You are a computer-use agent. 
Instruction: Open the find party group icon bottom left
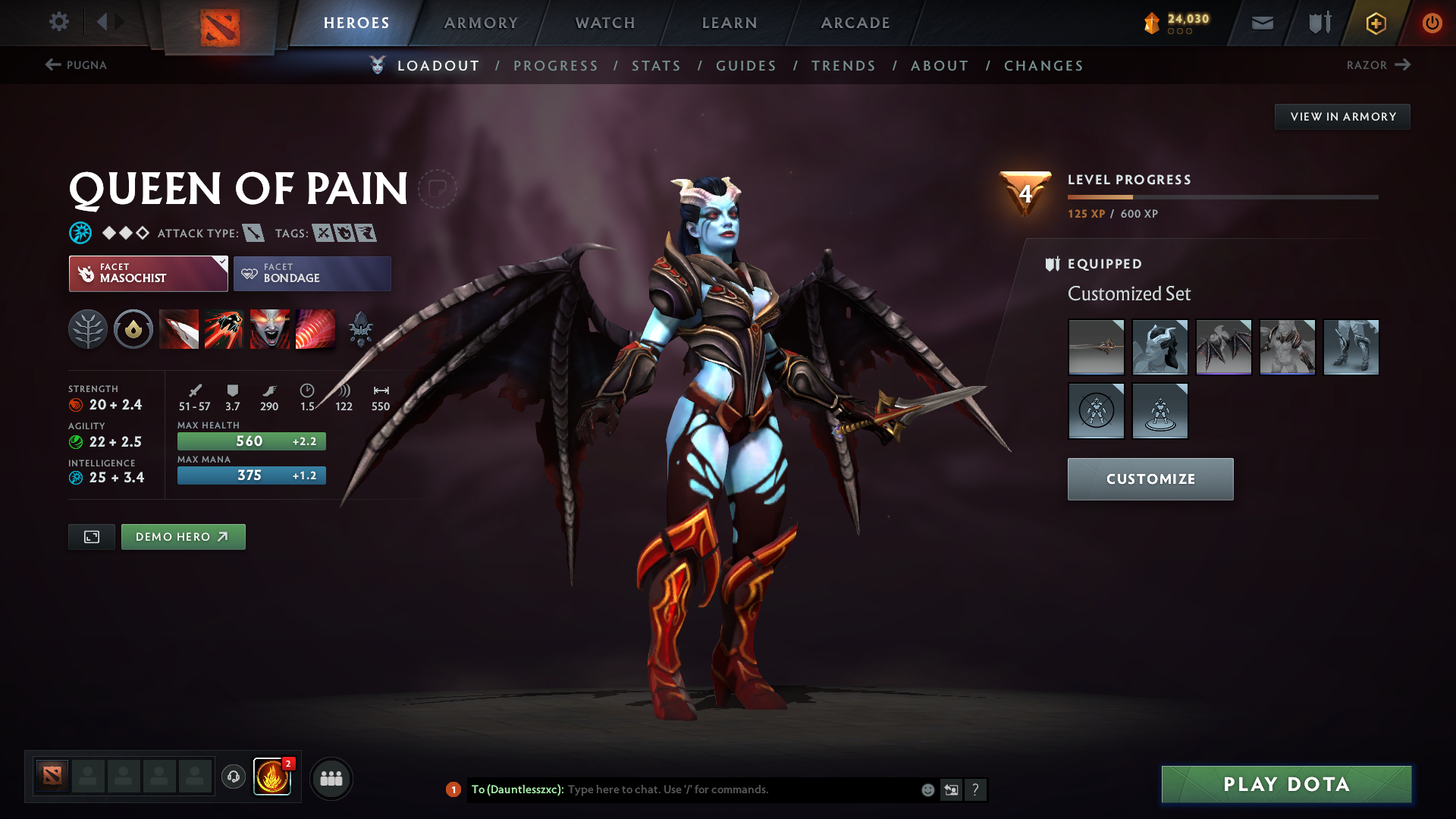click(331, 778)
